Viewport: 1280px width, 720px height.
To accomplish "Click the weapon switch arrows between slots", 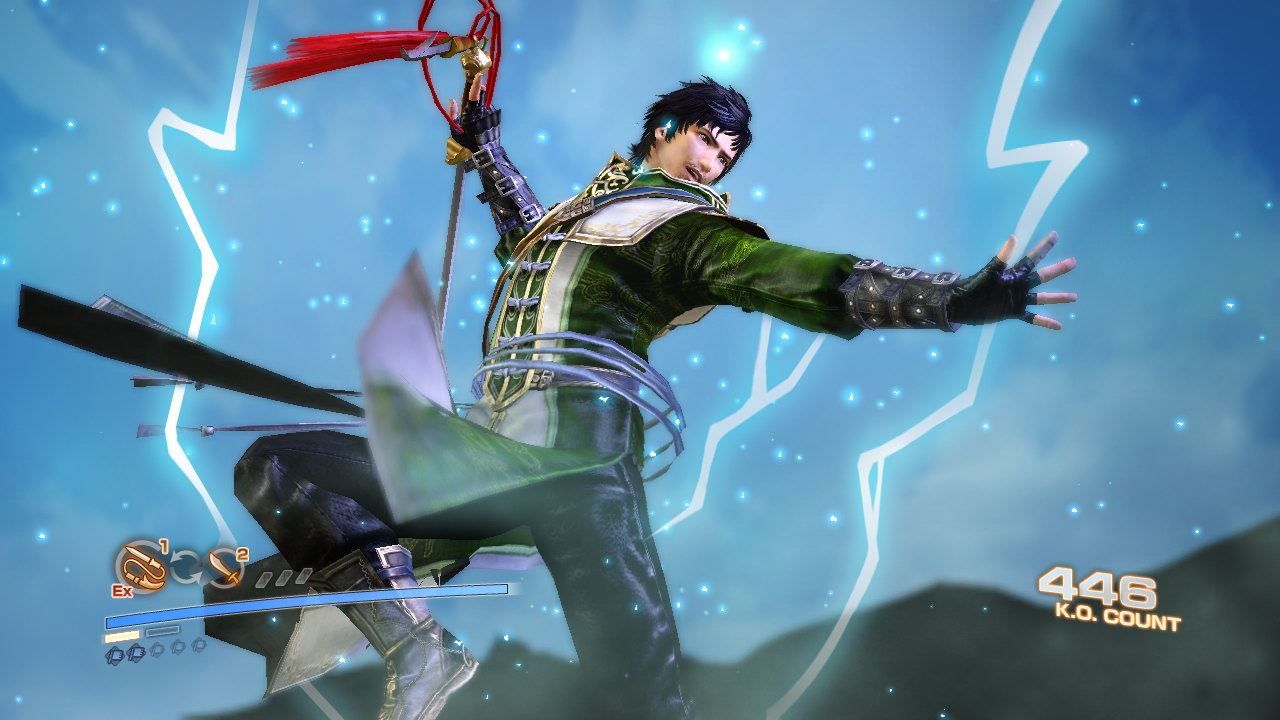I will (186, 566).
